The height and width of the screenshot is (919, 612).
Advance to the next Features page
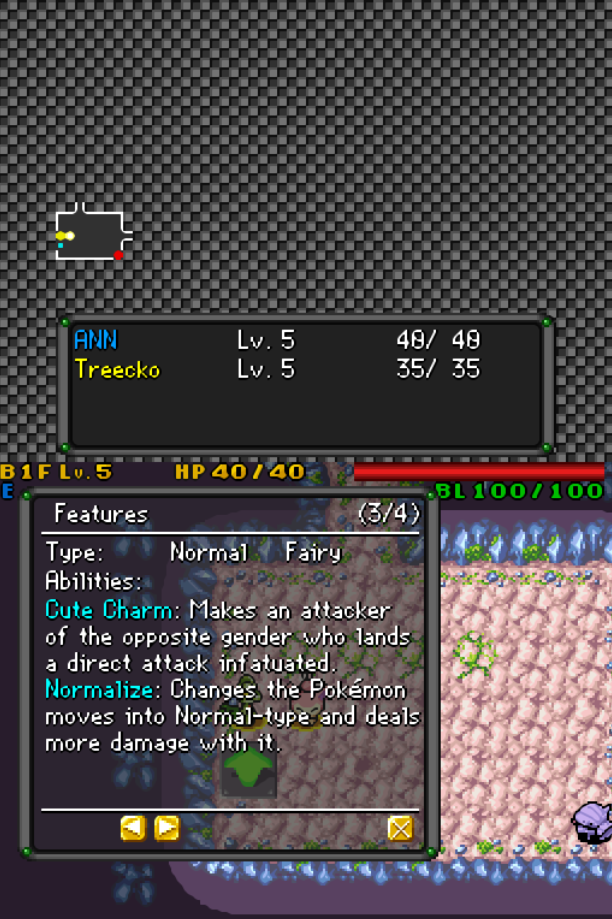point(167,828)
